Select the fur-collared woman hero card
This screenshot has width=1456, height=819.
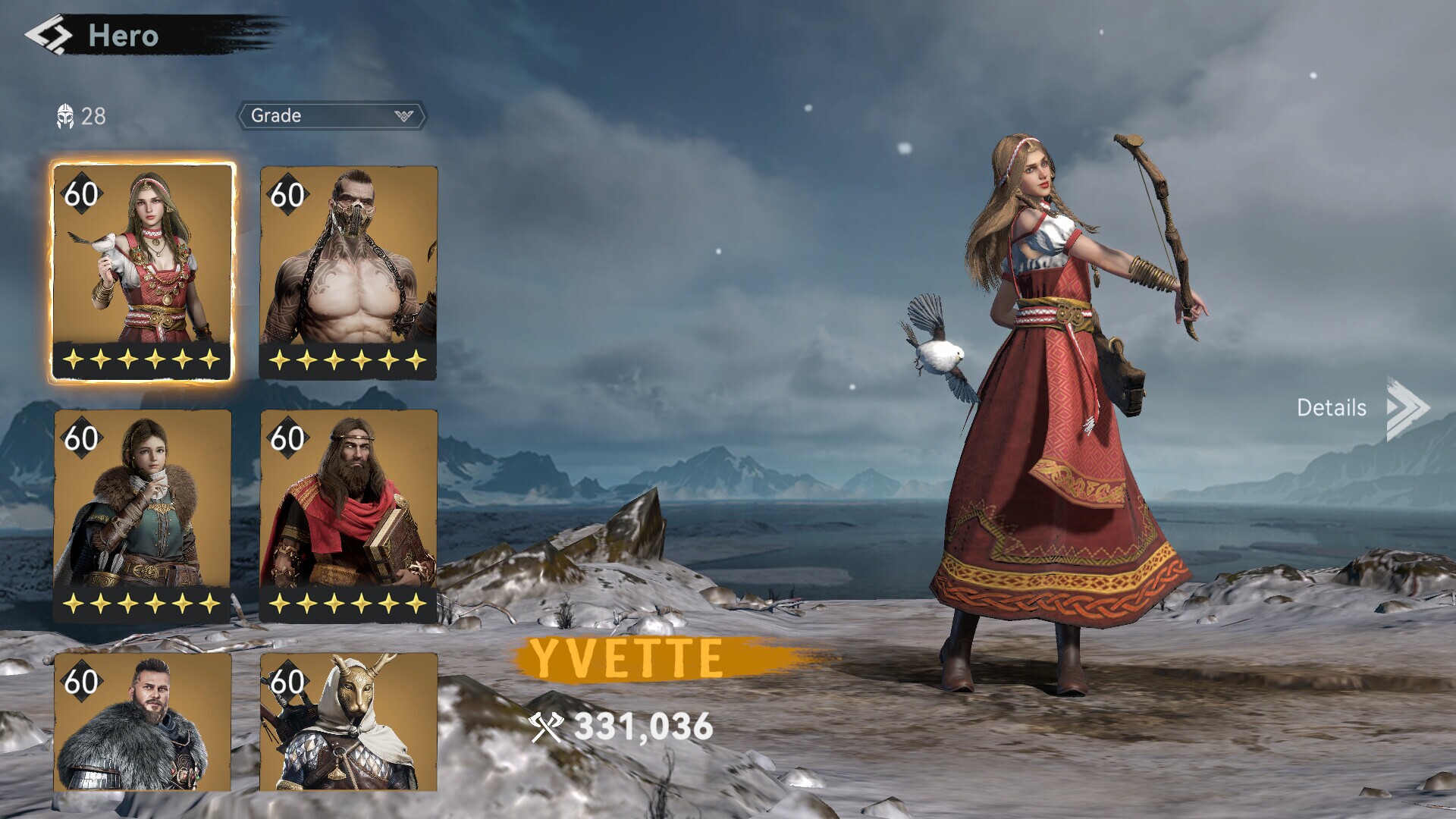click(141, 516)
